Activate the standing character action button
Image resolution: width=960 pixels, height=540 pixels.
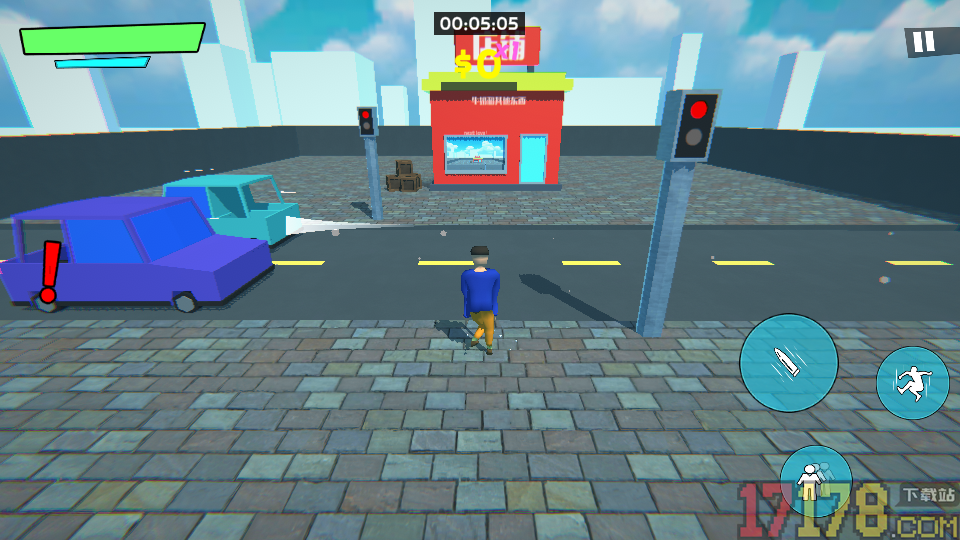[814, 481]
